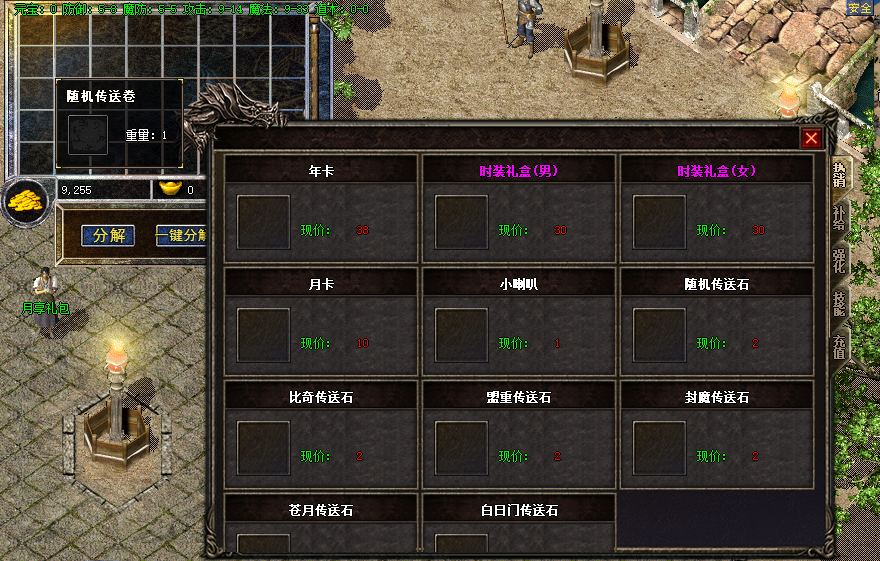Close the shop window

(x=811, y=139)
